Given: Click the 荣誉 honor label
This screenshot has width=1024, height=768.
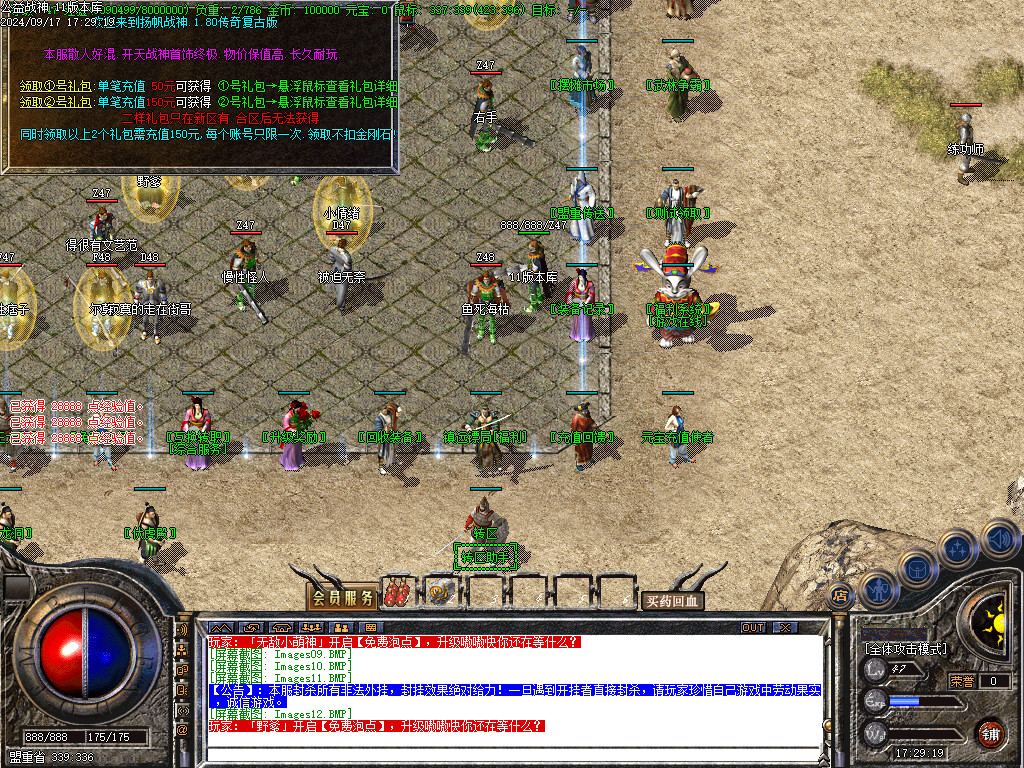Looking at the screenshot, I should point(962,681).
